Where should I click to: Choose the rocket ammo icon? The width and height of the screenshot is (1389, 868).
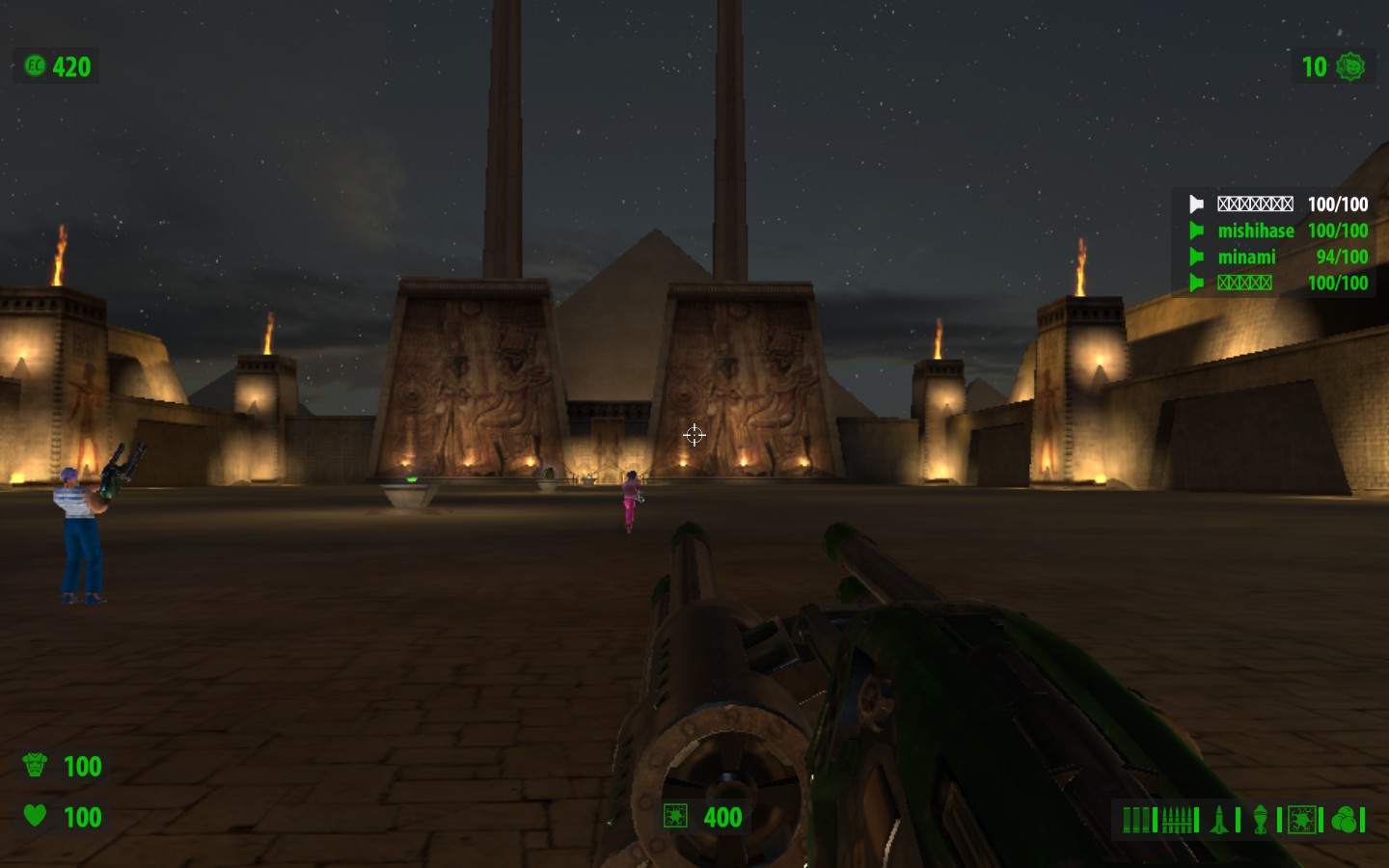click(x=1219, y=820)
